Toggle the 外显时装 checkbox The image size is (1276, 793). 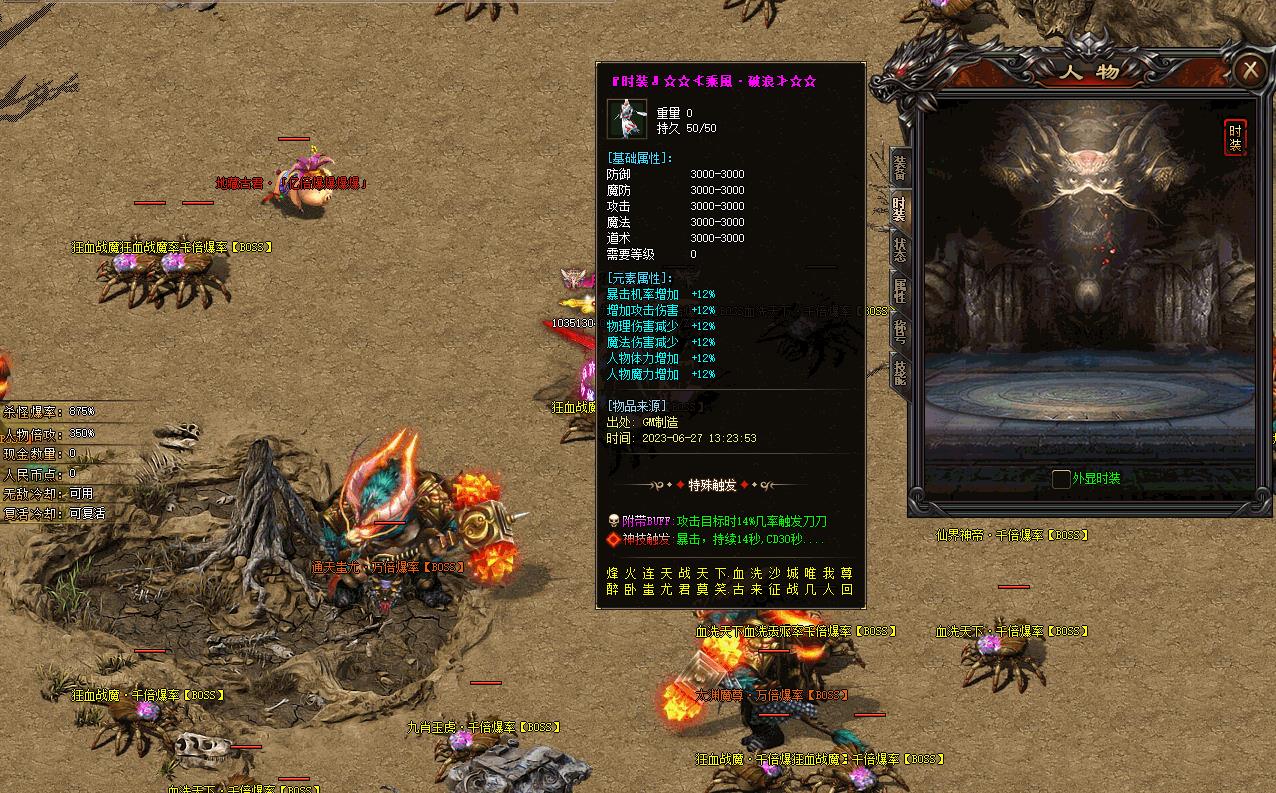click(1061, 479)
